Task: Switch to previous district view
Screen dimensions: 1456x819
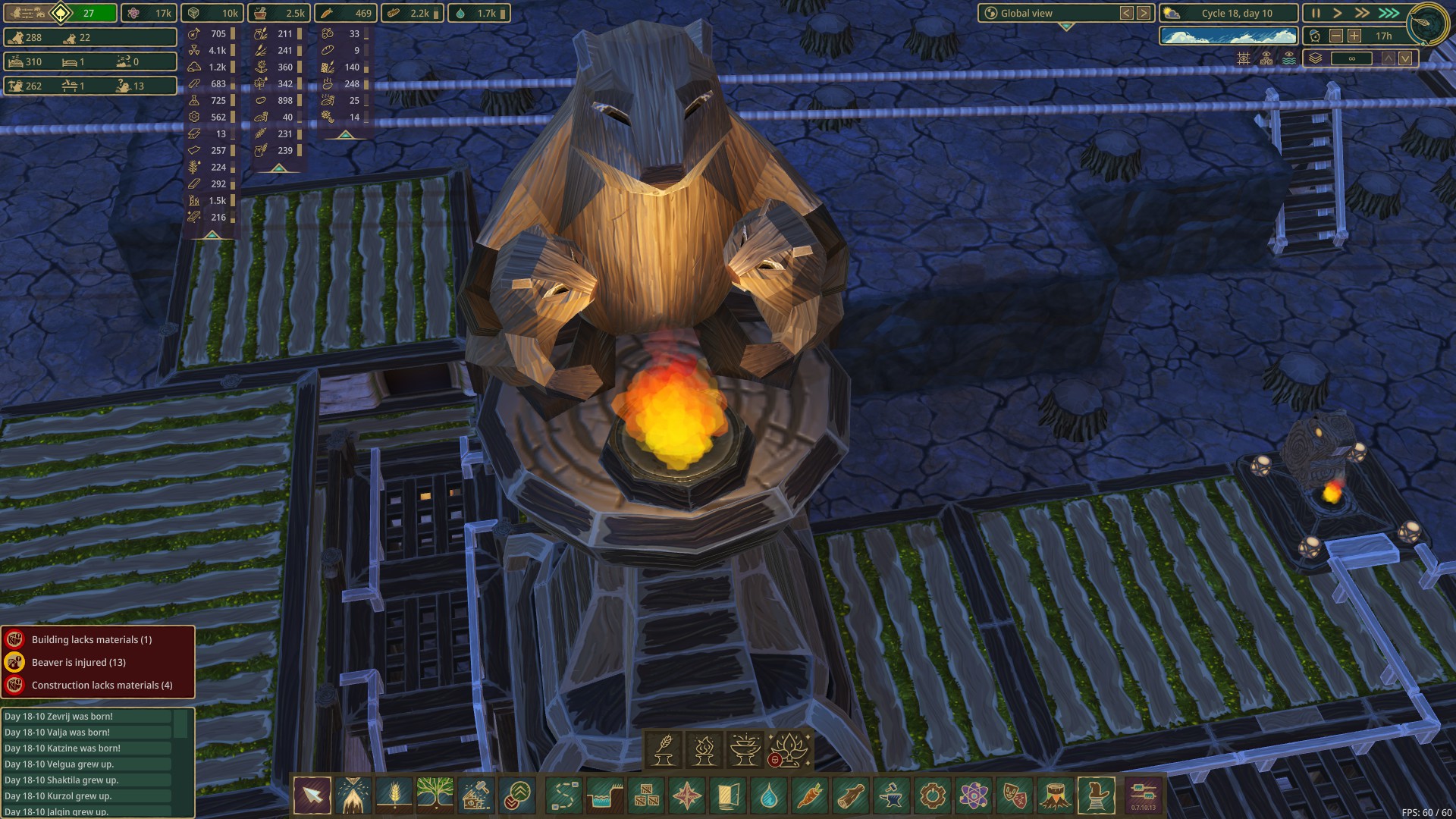Action: (1127, 13)
